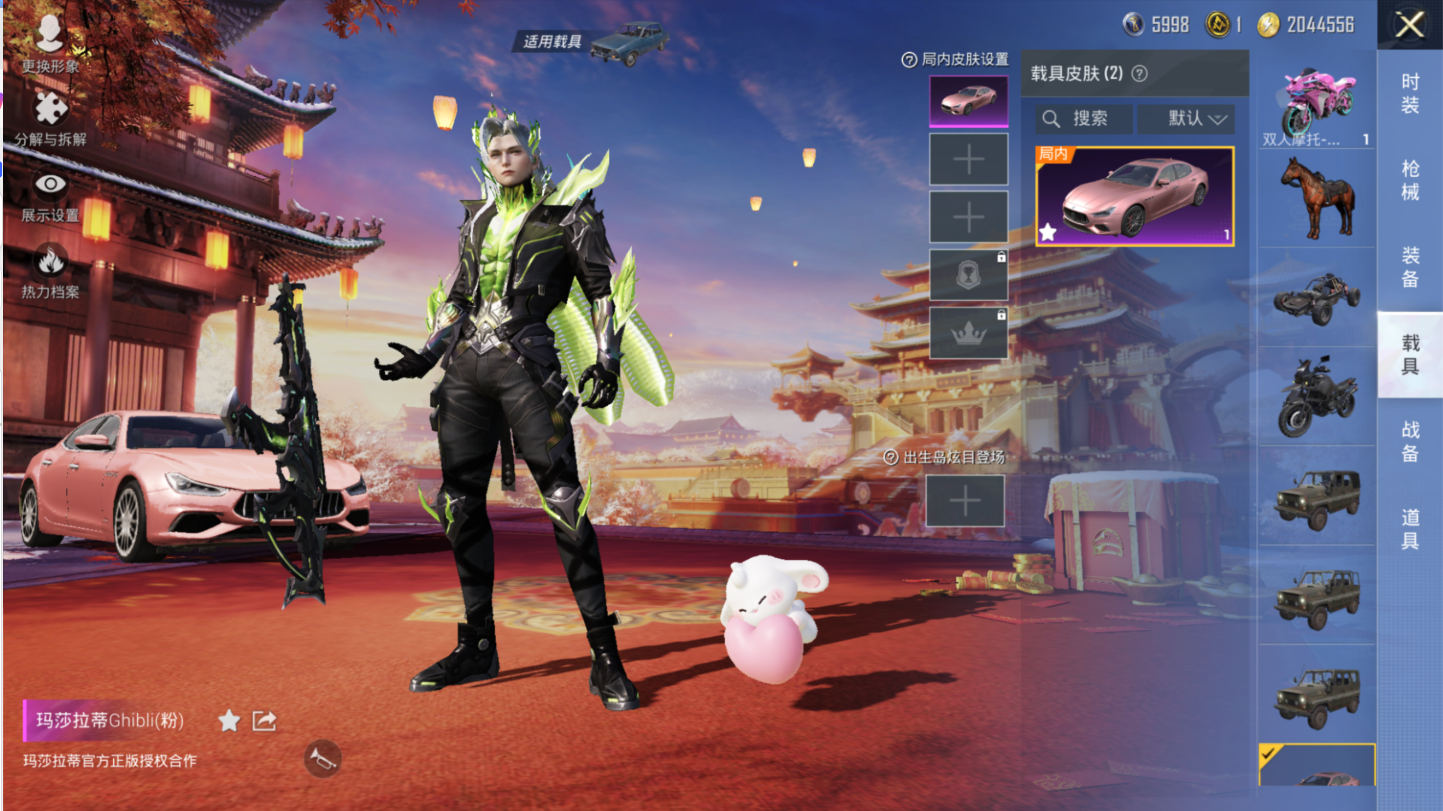1443x811 pixels.
Task: Open 展示设置 display settings
Action: (50, 195)
